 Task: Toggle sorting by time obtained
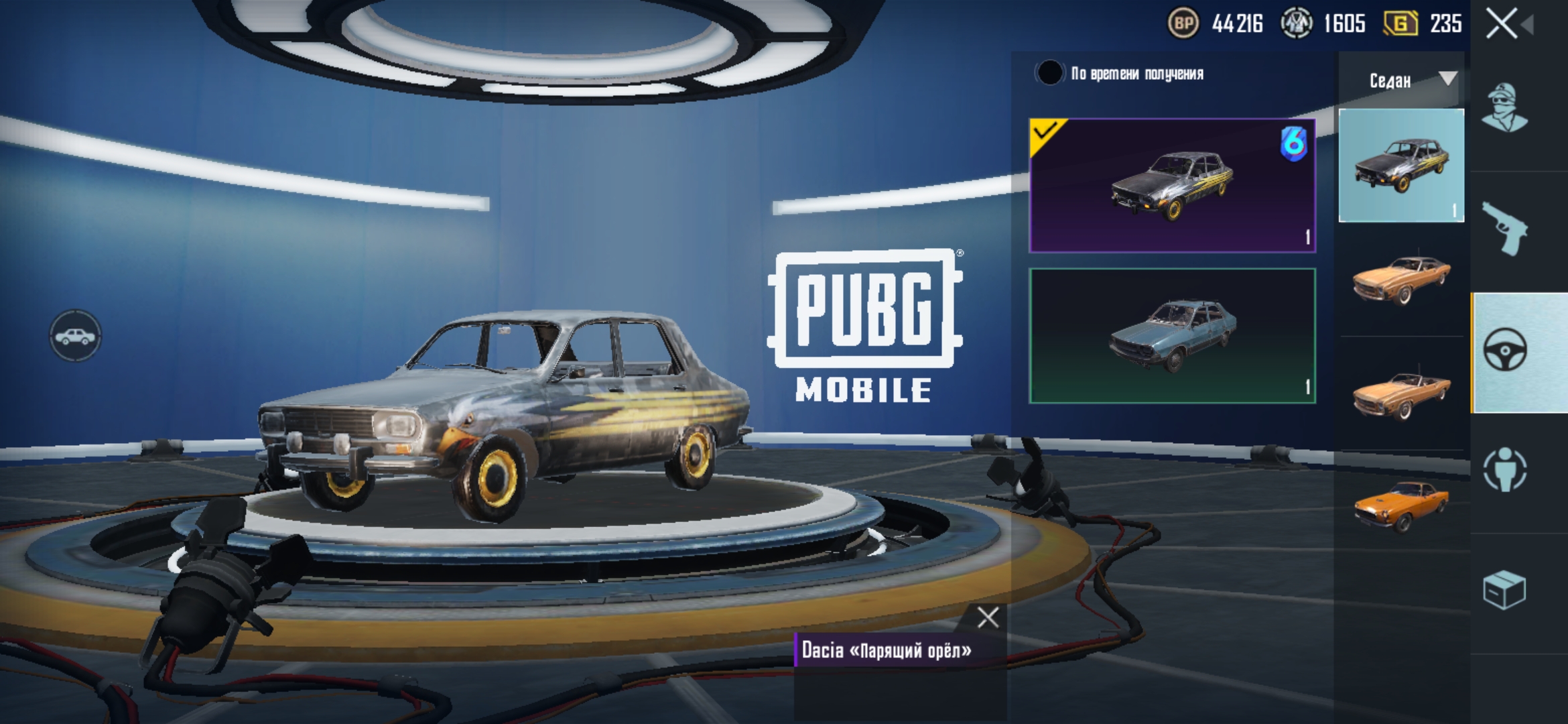pyautogui.click(x=1049, y=73)
